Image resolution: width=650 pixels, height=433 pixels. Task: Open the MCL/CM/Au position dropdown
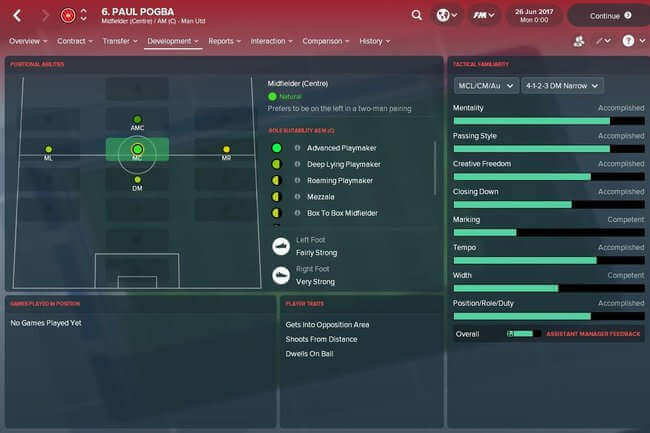484,86
